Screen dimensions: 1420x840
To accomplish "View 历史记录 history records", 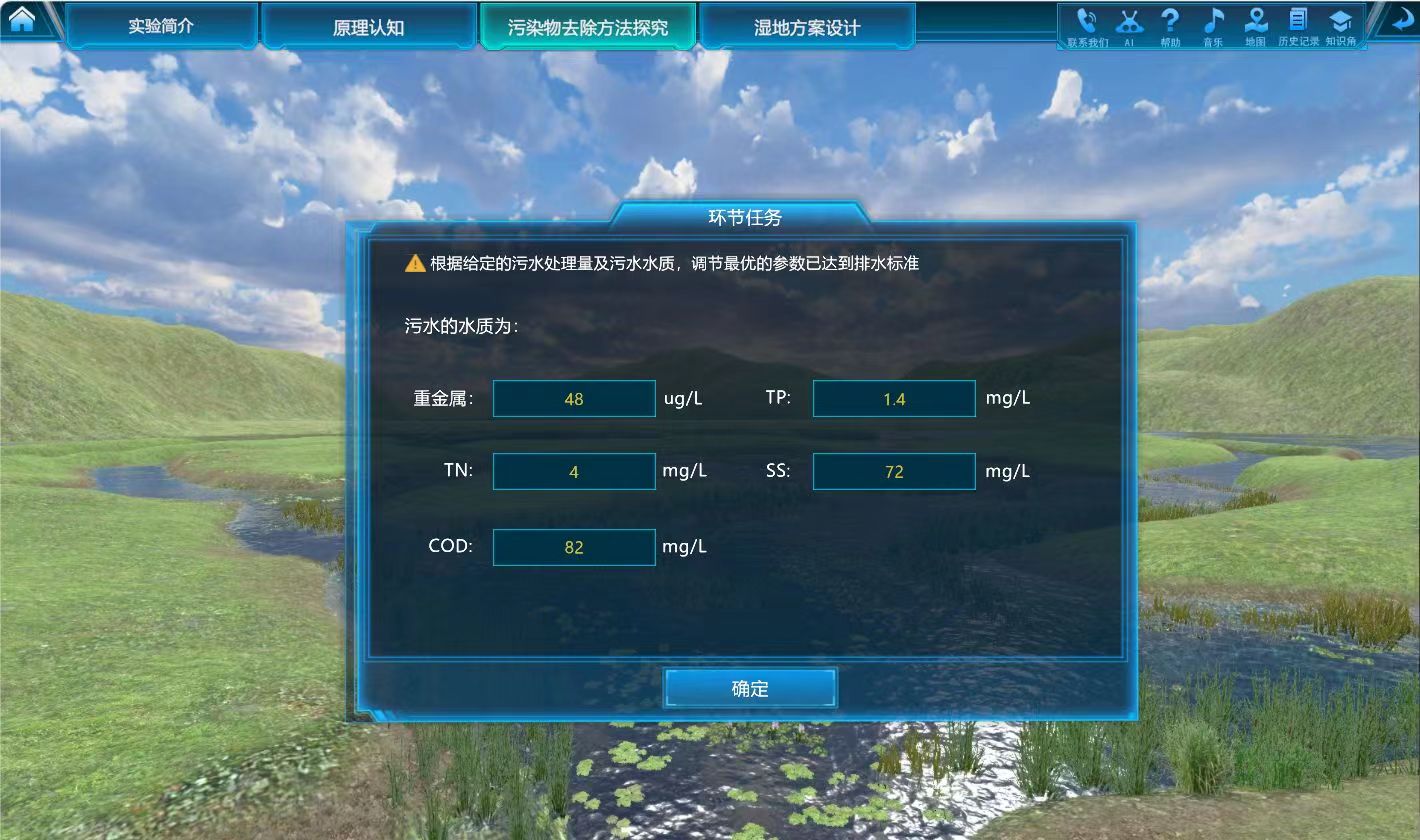I will tap(1298, 25).
